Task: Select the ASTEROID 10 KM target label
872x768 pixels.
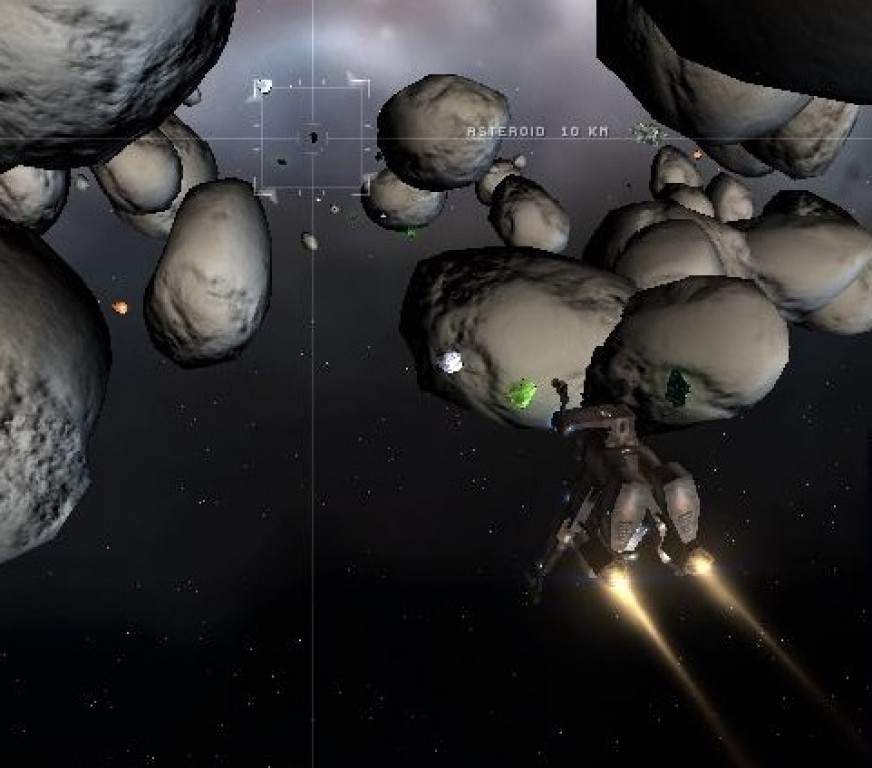Action: tap(537, 132)
